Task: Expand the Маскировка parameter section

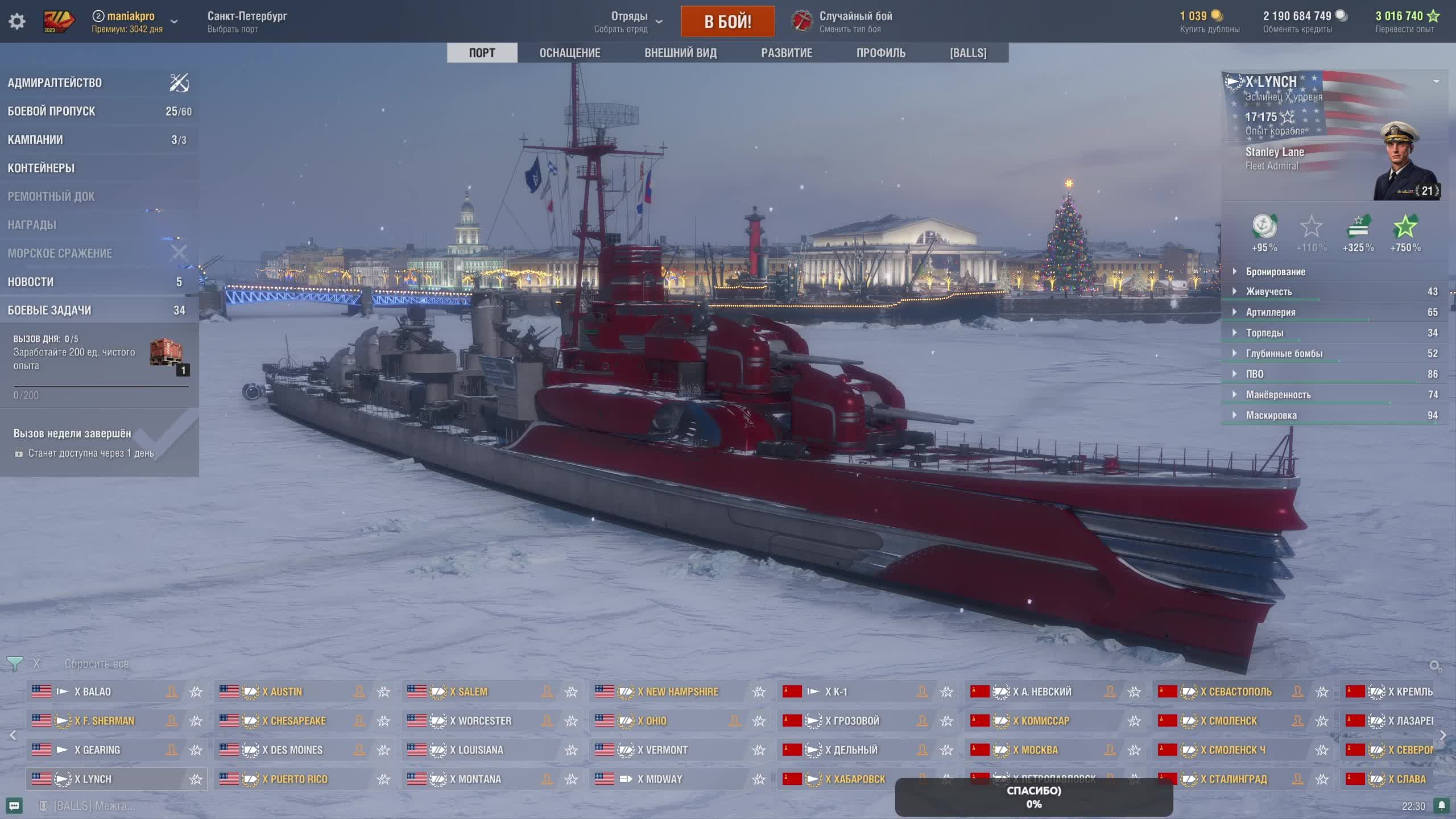Action: pos(1271,416)
